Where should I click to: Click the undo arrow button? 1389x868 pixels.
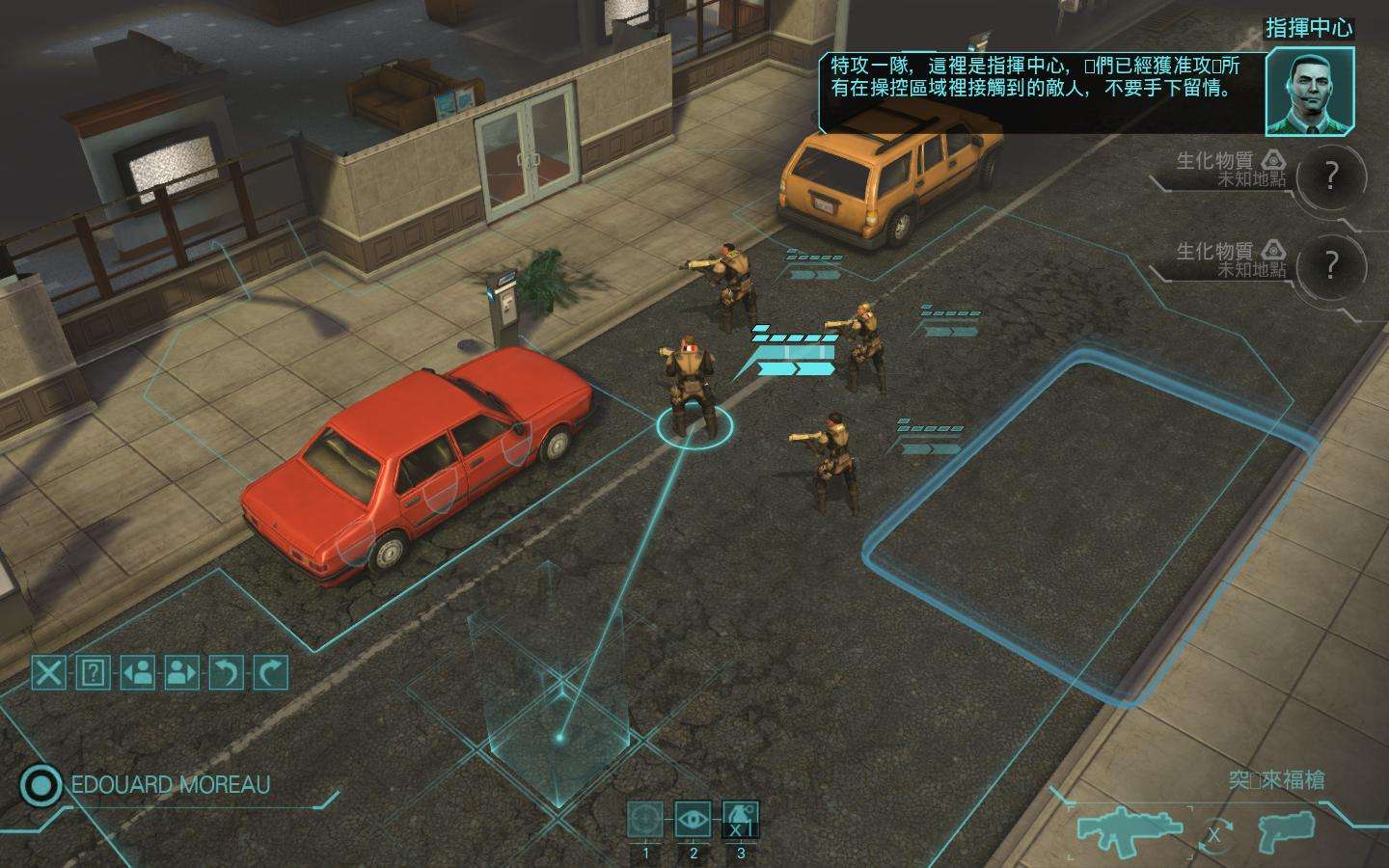pos(227,672)
